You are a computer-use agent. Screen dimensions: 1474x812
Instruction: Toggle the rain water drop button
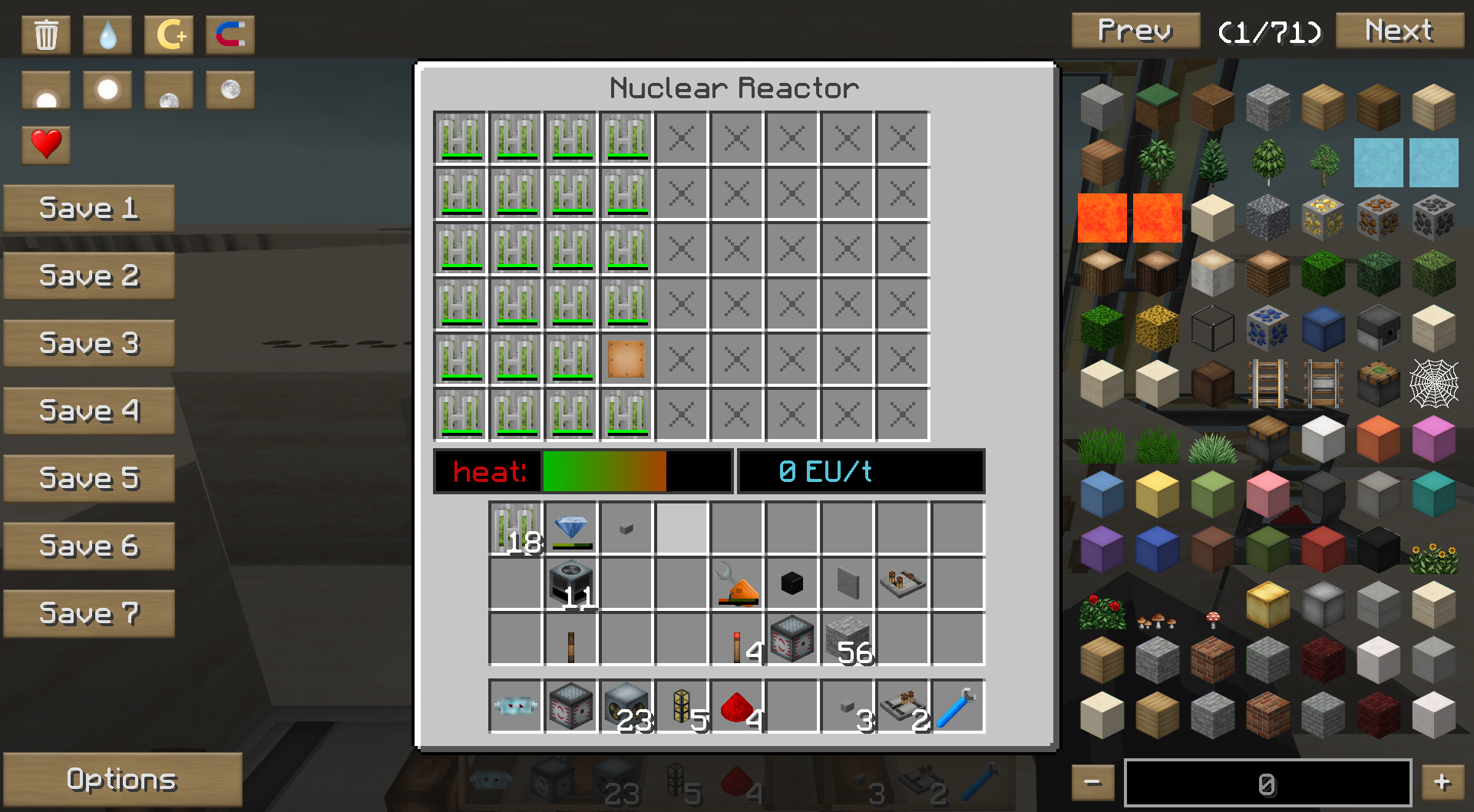point(107,35)
